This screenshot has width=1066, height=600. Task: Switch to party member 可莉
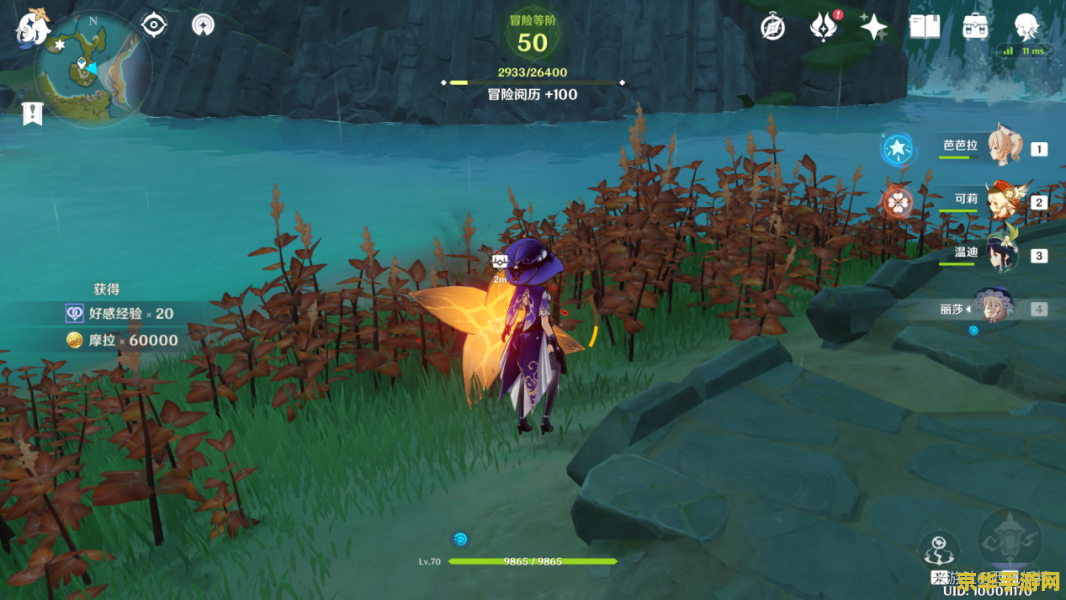[1003, 201]
